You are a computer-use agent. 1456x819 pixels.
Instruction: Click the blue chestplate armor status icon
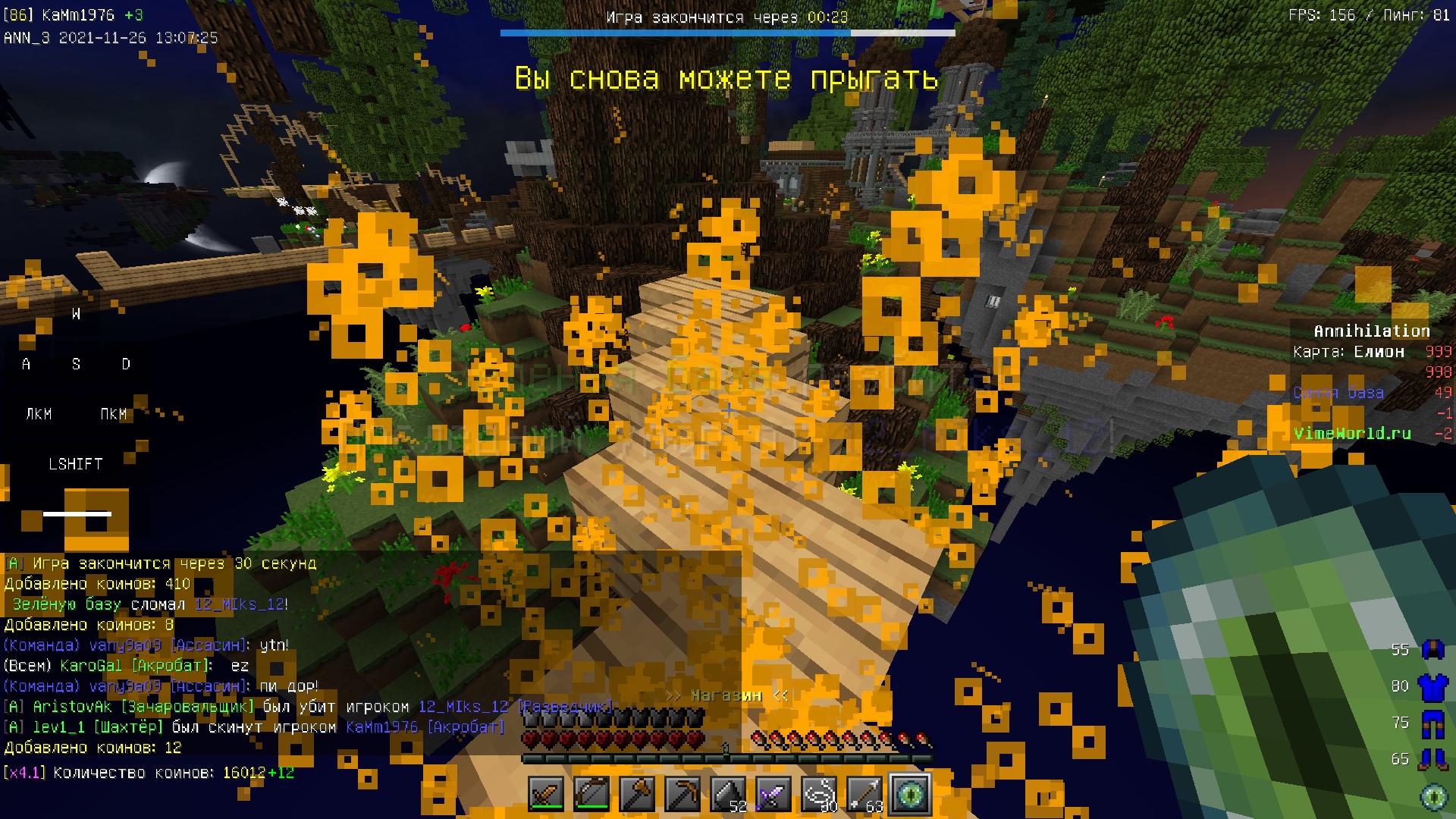pyautogui.click(x=1432, y=686)
